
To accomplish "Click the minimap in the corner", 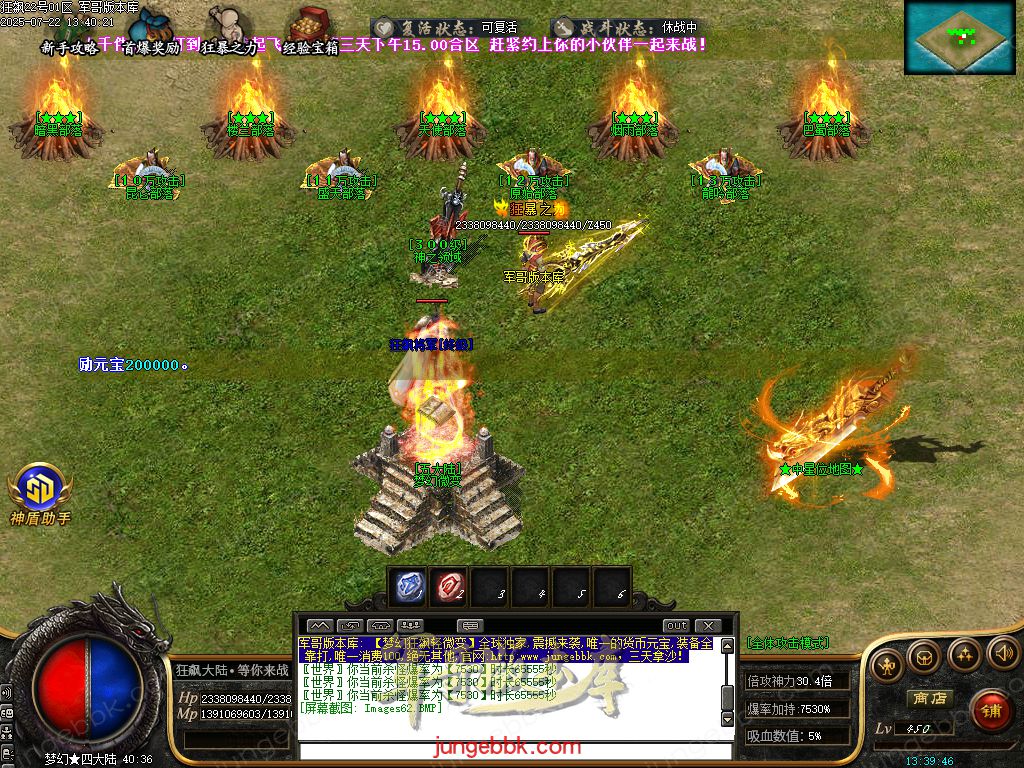I will (959, 38).
